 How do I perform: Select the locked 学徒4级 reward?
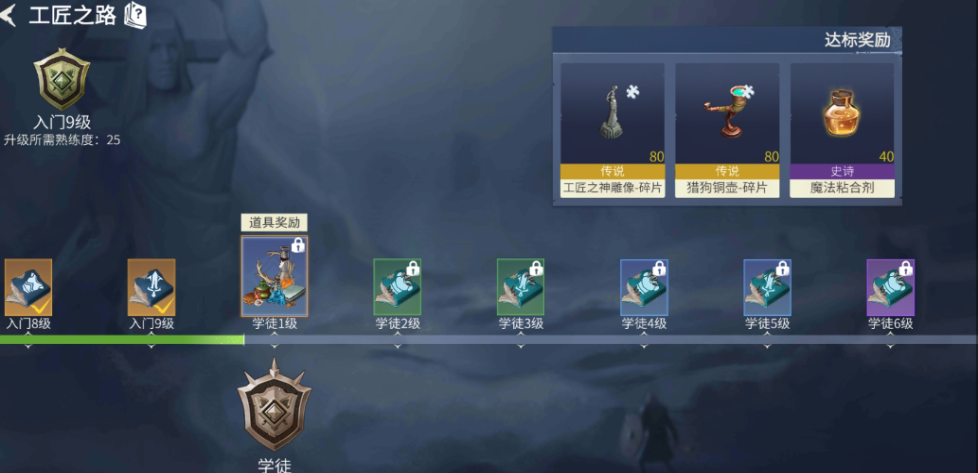point(643,287)
